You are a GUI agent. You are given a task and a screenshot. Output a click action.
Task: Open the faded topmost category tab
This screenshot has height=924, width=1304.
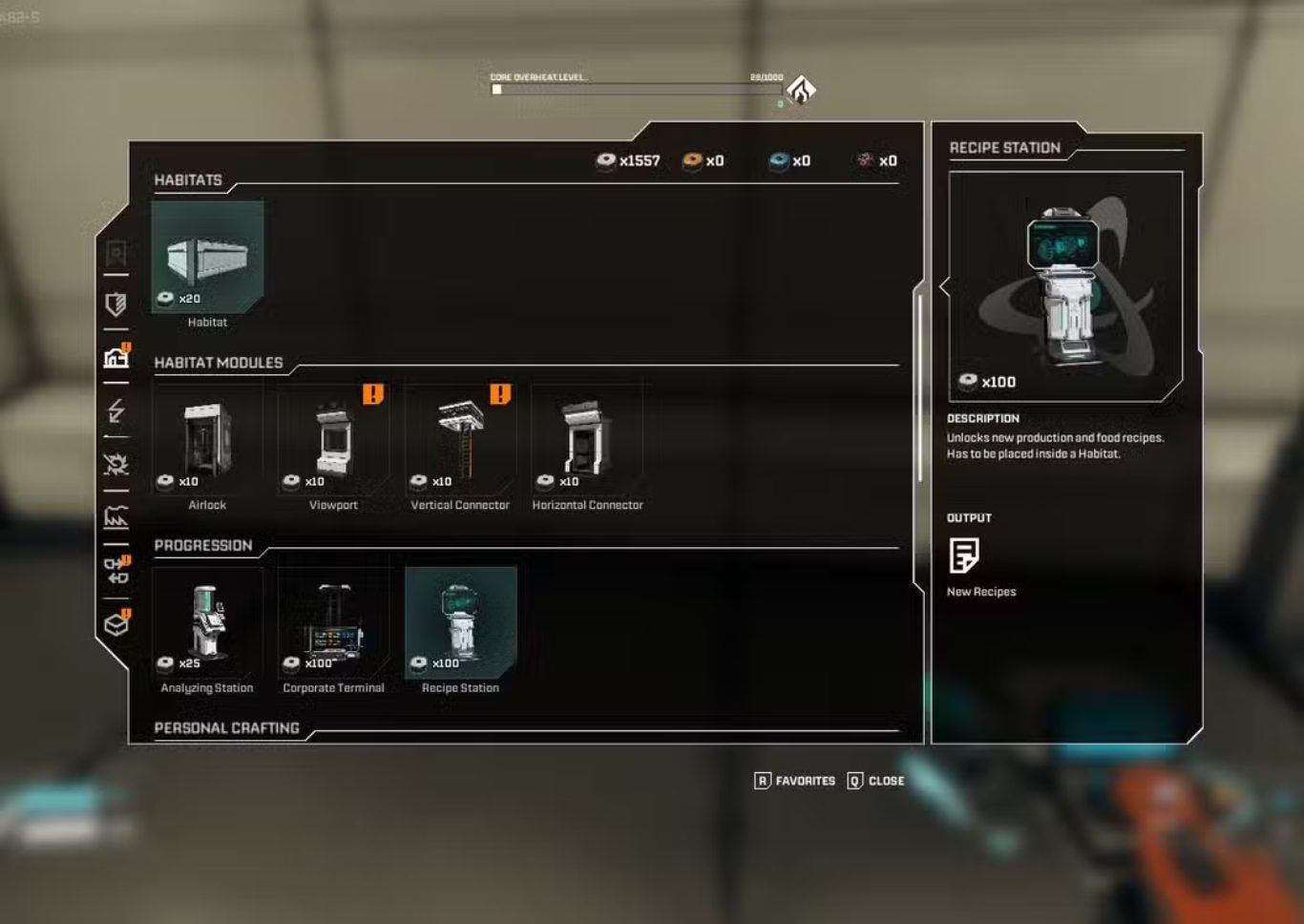click(116, 253)
